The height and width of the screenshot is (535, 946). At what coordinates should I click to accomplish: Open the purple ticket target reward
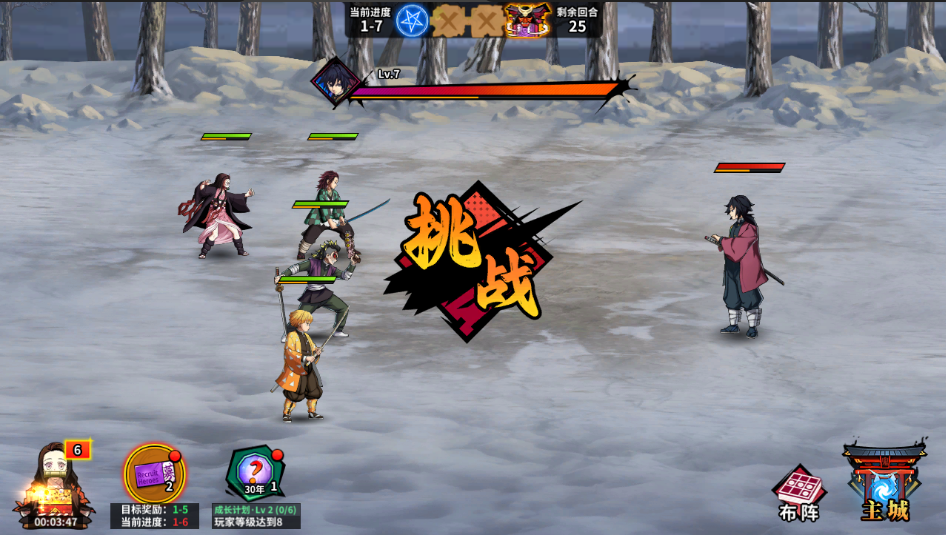point(154,473)
